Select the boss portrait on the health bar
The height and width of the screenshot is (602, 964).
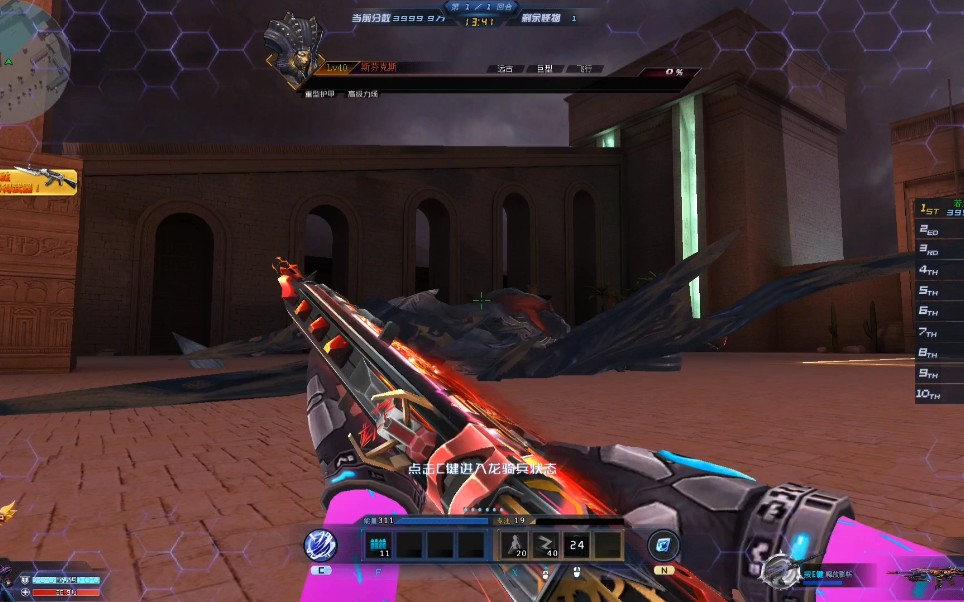click(295, 50)
